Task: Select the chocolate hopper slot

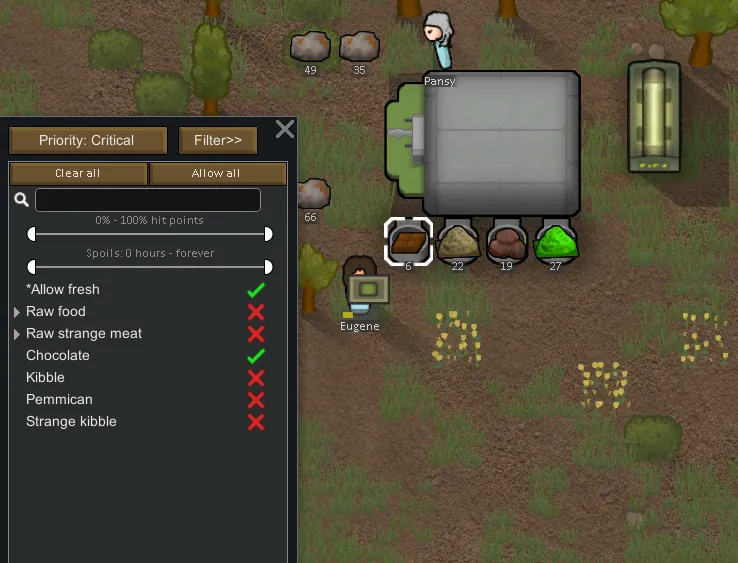Action: click(408, 242)
